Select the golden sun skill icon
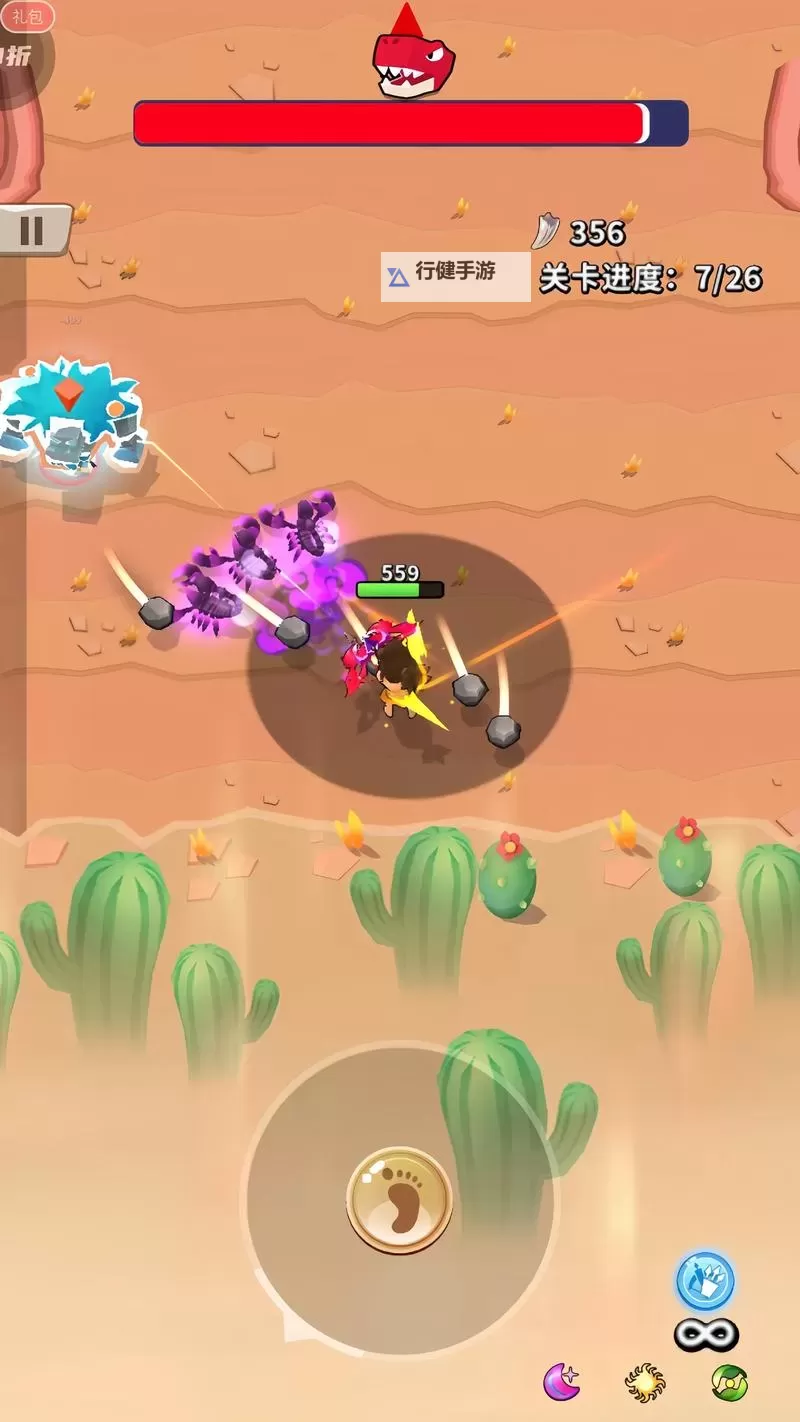Screen dimensions: 800x1422 pyautogui.click(x=645, y=1381)
